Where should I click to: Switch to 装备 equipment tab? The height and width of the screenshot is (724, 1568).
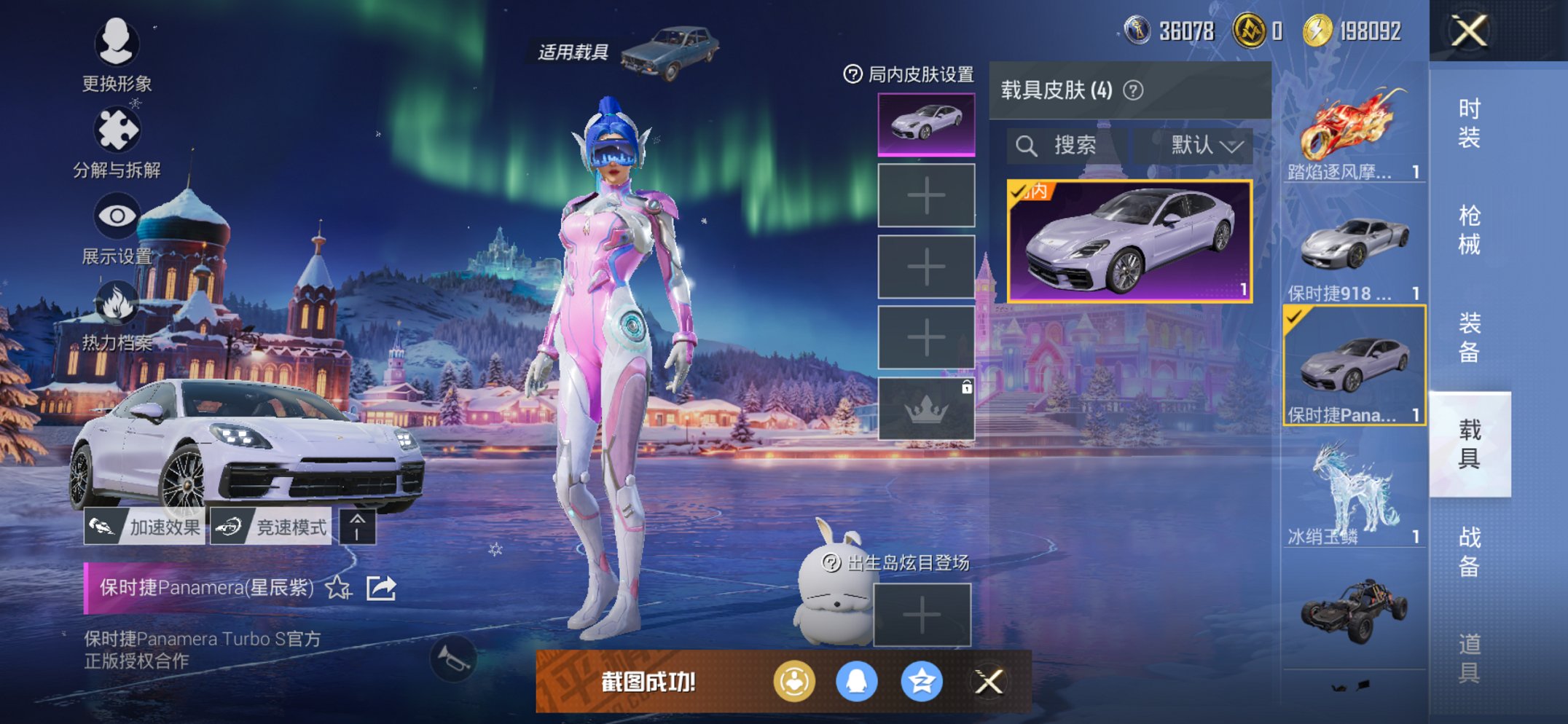point(1469,337)
